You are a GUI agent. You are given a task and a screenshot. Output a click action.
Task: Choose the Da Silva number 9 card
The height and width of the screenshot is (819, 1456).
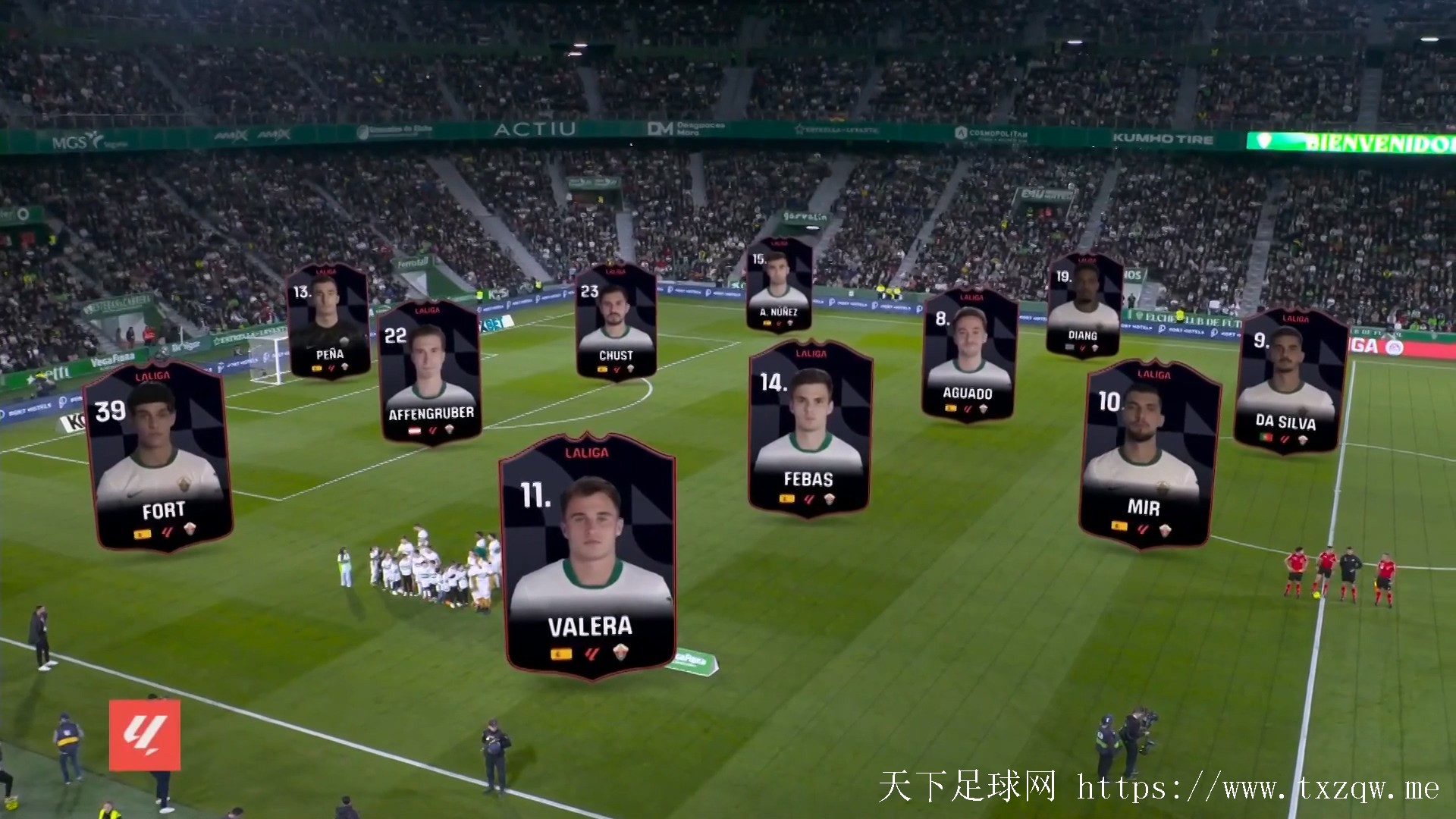click(x=1290, y=381)
